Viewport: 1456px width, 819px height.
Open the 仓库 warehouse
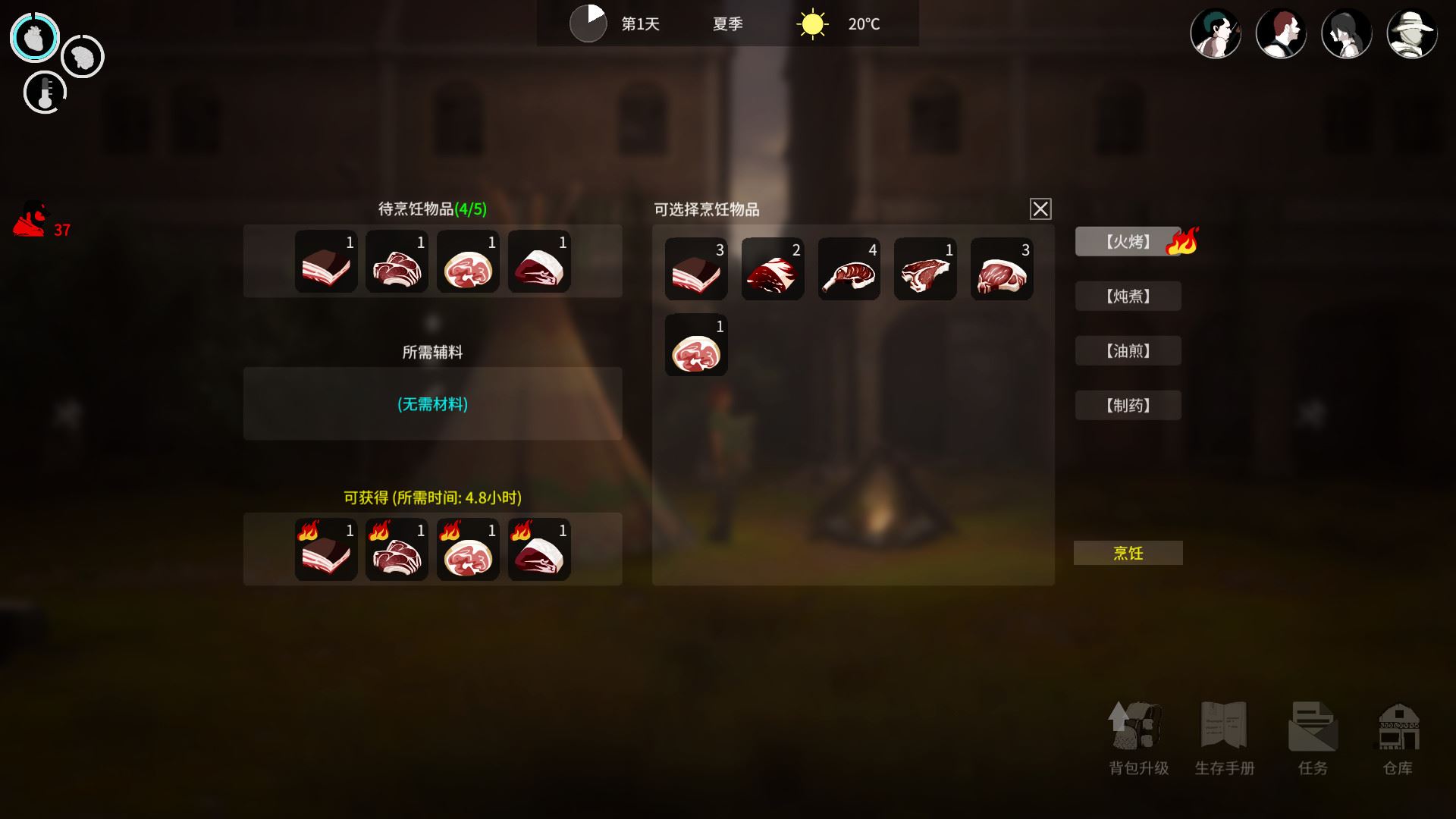(1398, 737)
